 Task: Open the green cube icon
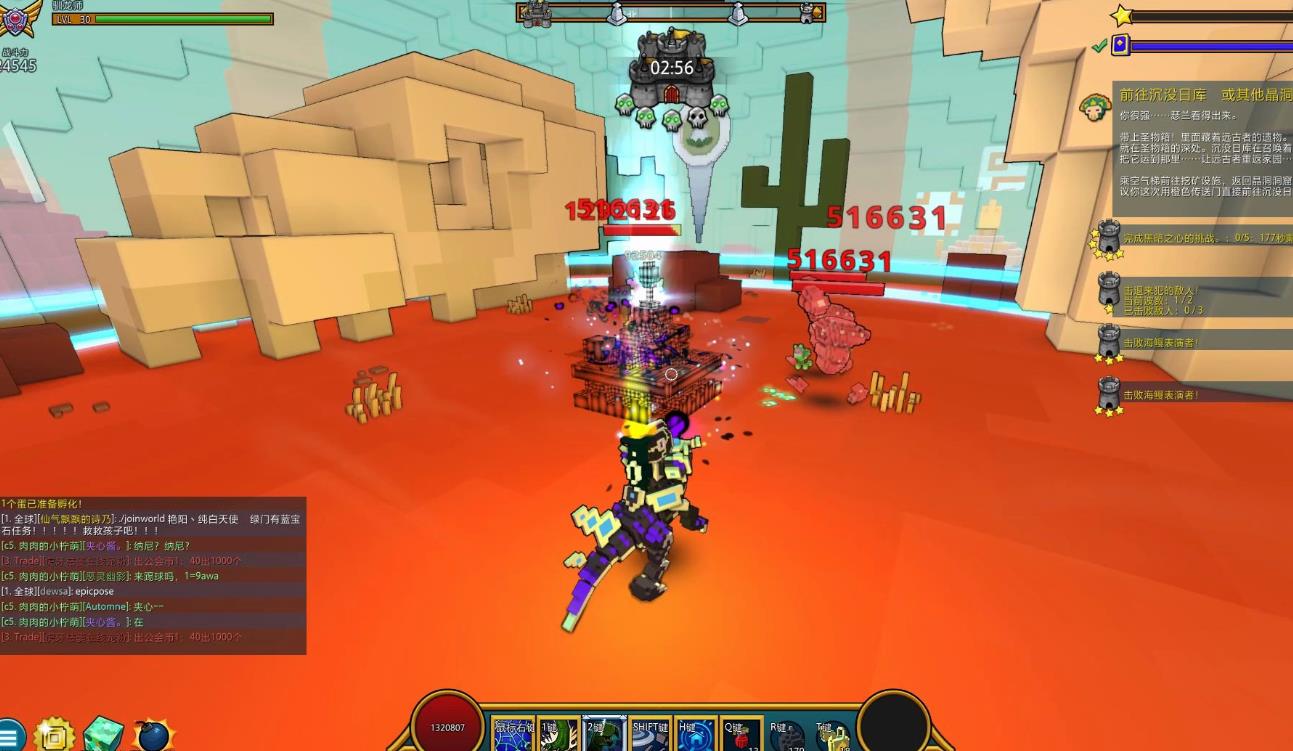tap(104, 735)
